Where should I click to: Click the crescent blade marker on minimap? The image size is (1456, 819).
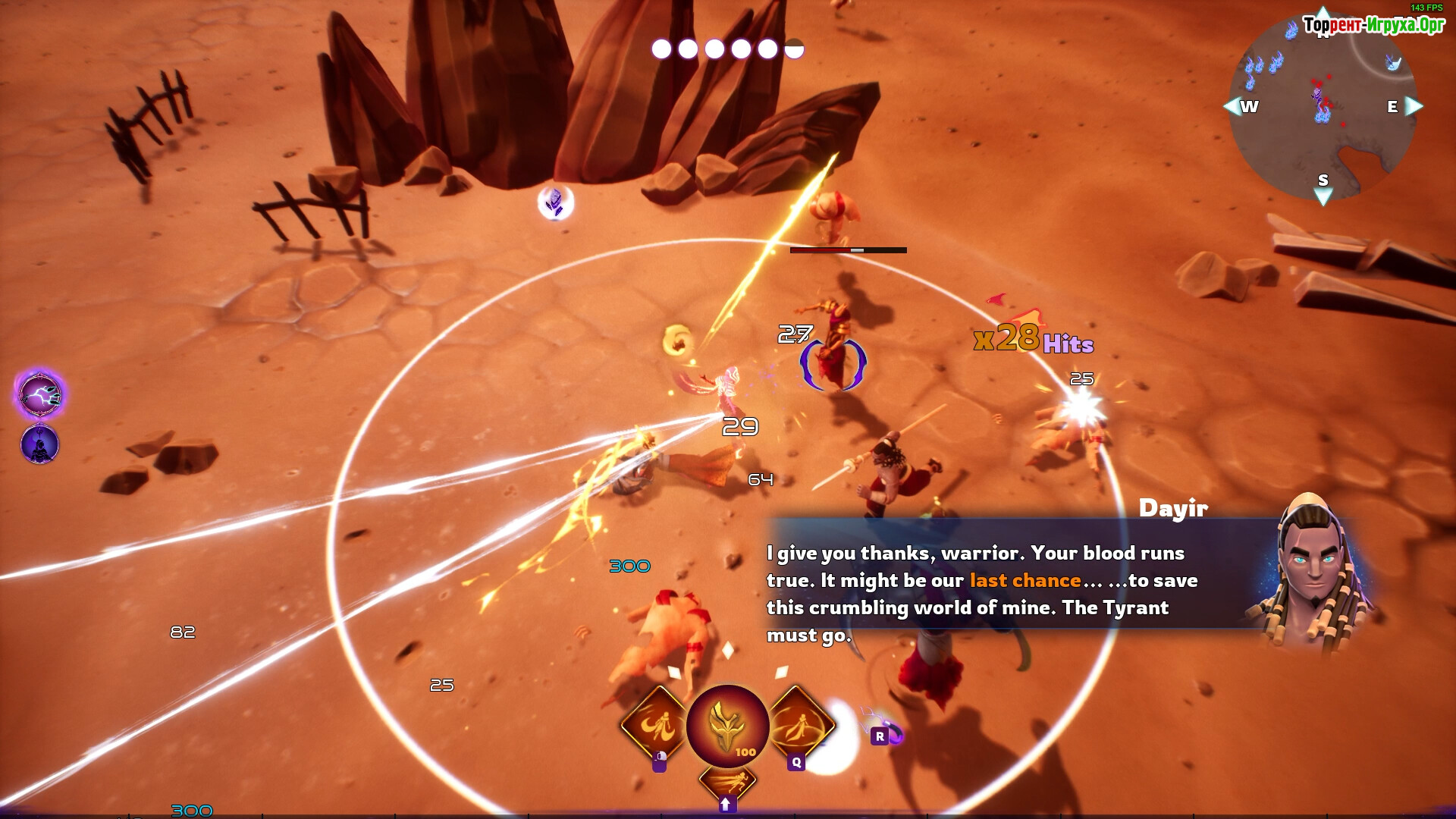1393,62
